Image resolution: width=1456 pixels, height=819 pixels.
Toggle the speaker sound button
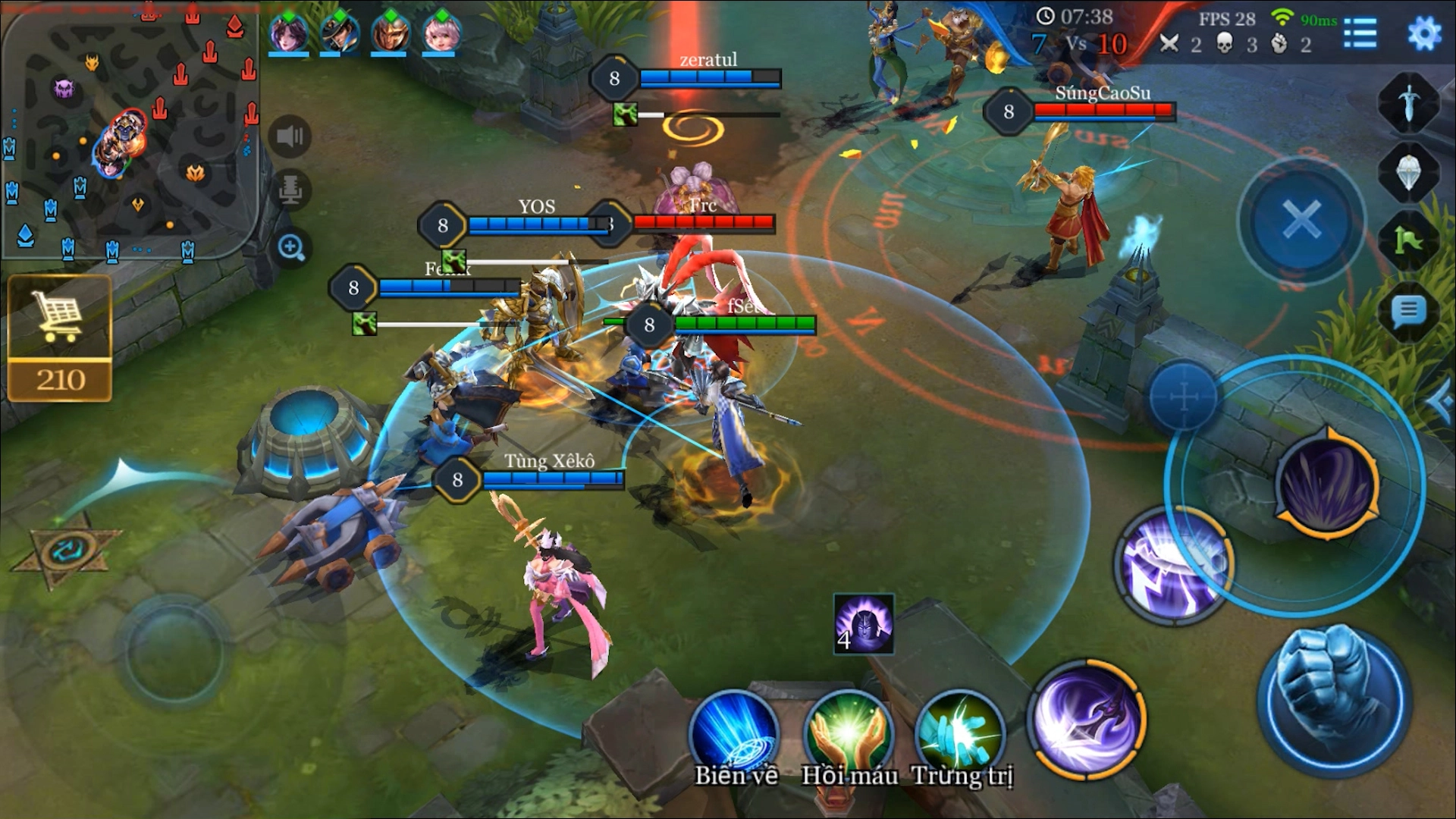point(290,136)
